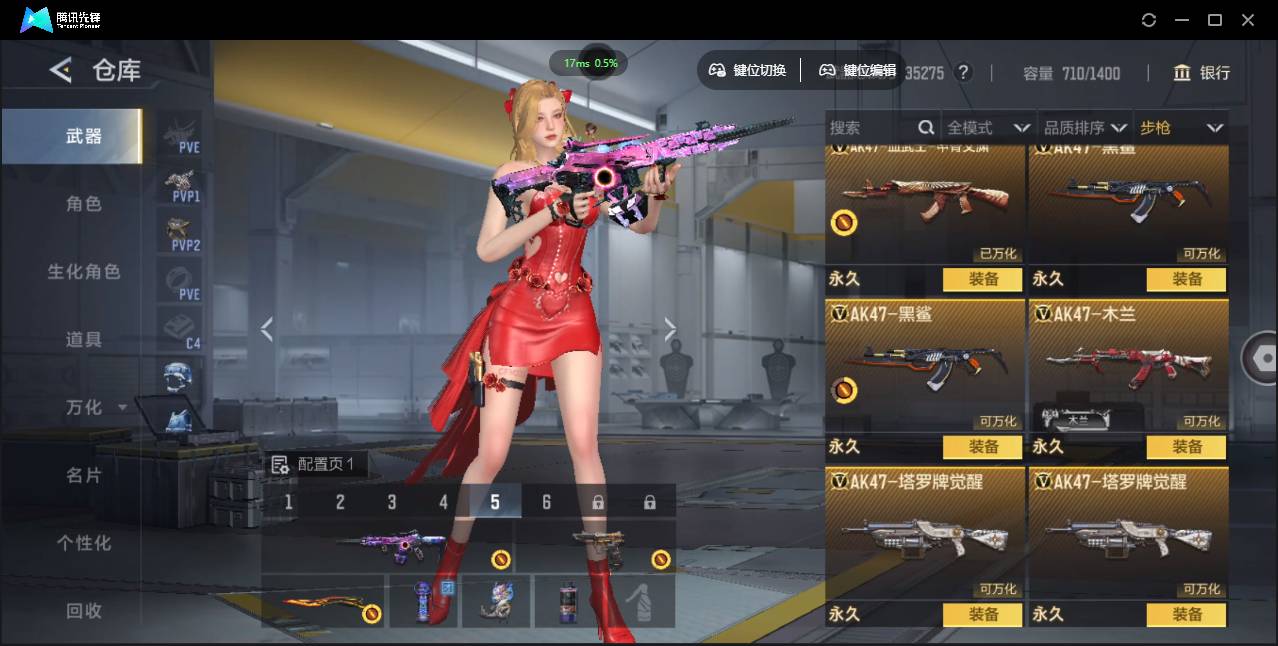Open the 步枪 weapon type dropdown
This screenshot has height=646, width=1278.
[1181, 128]
